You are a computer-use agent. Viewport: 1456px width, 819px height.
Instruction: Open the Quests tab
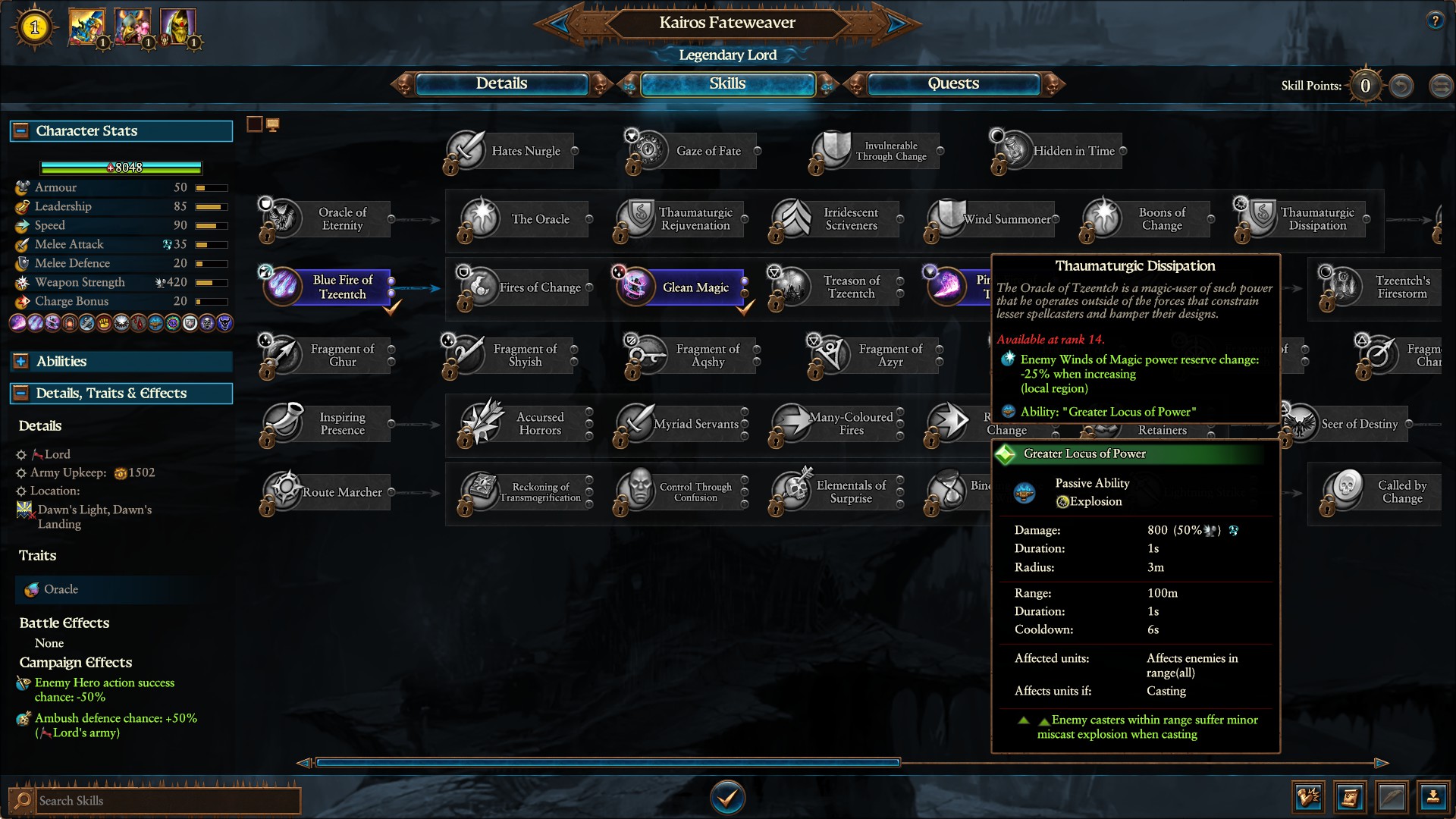point(952,84)
